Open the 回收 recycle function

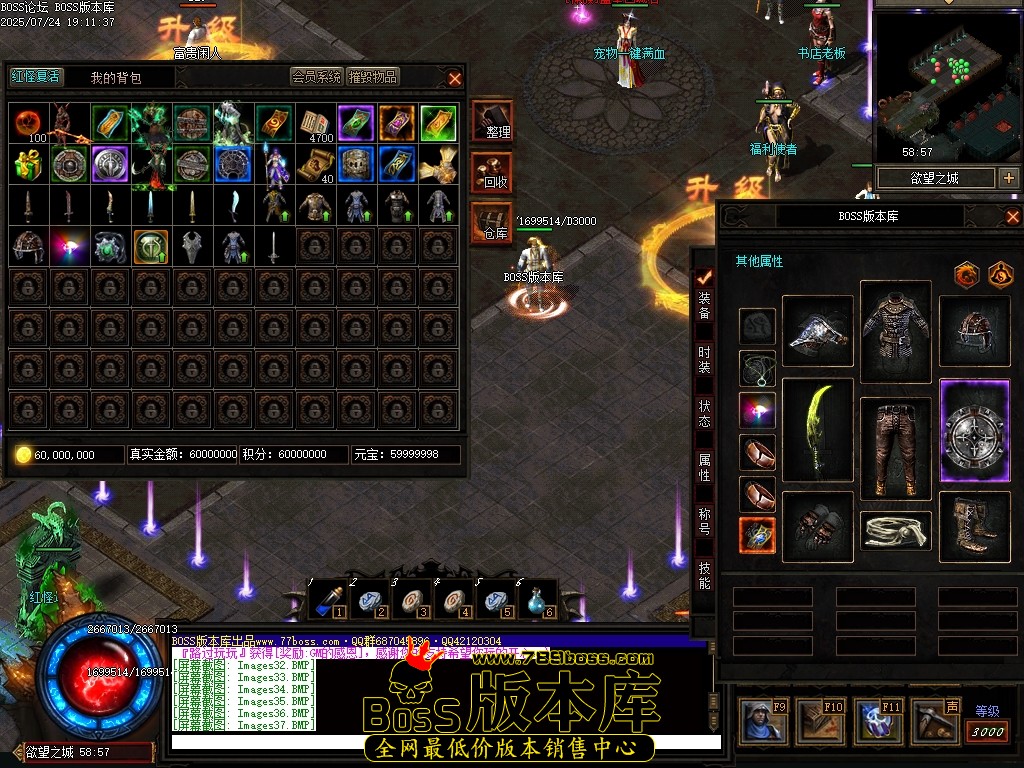492,172
